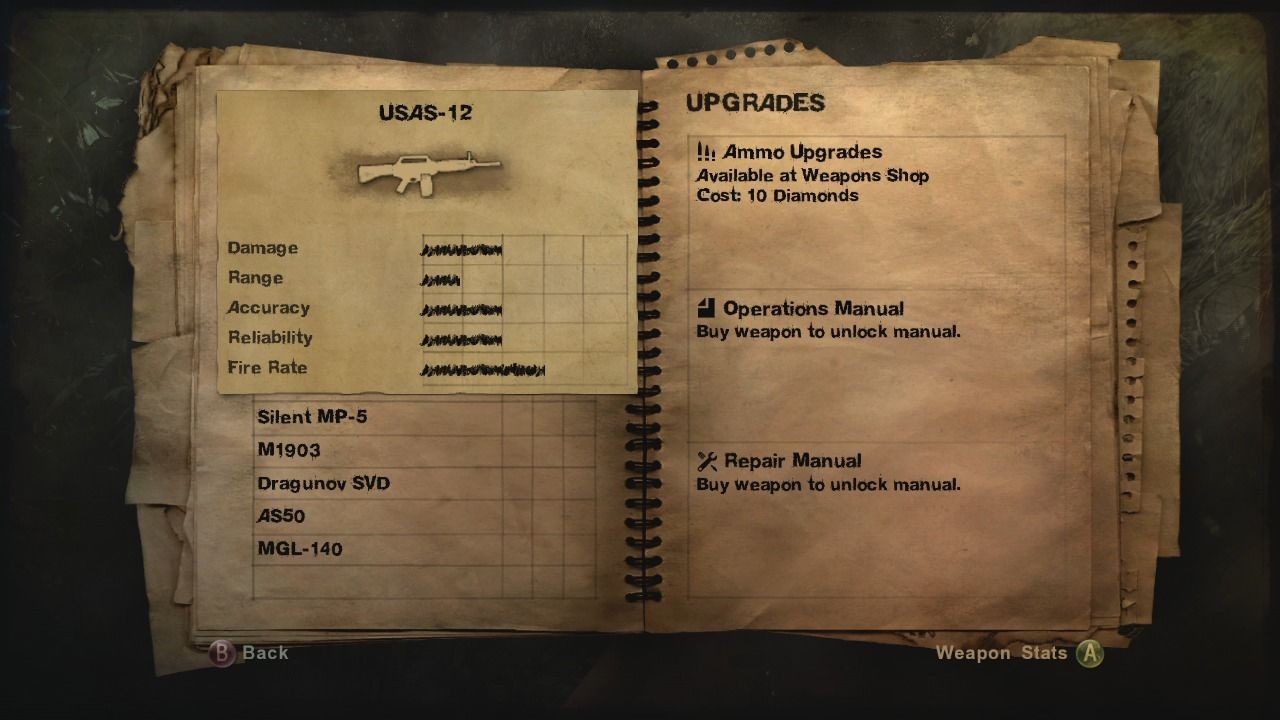Select the Repair Manual upgrade

click(x=792, y=461)
